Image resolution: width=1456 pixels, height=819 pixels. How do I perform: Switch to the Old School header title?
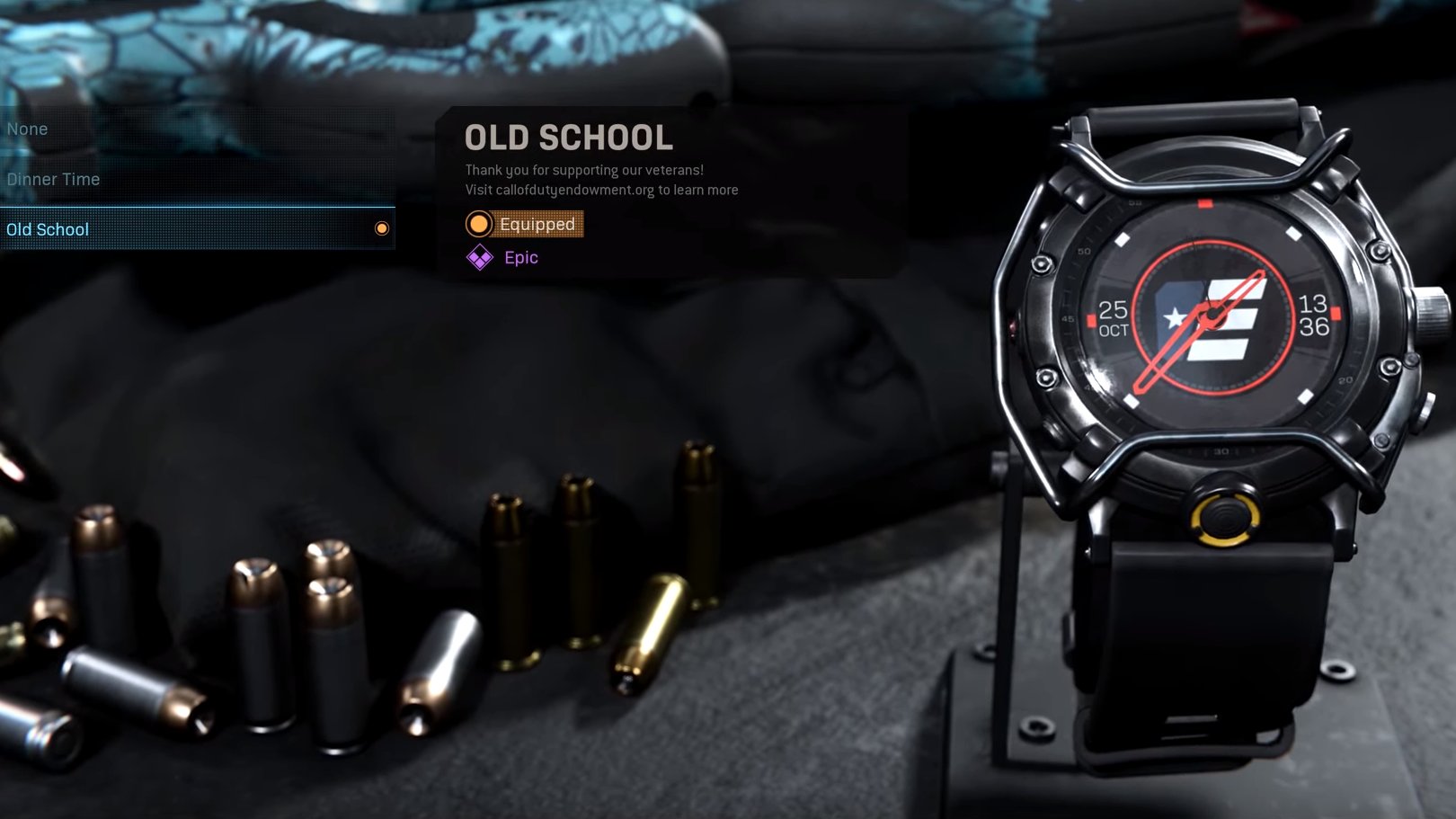tap(568, 138)
